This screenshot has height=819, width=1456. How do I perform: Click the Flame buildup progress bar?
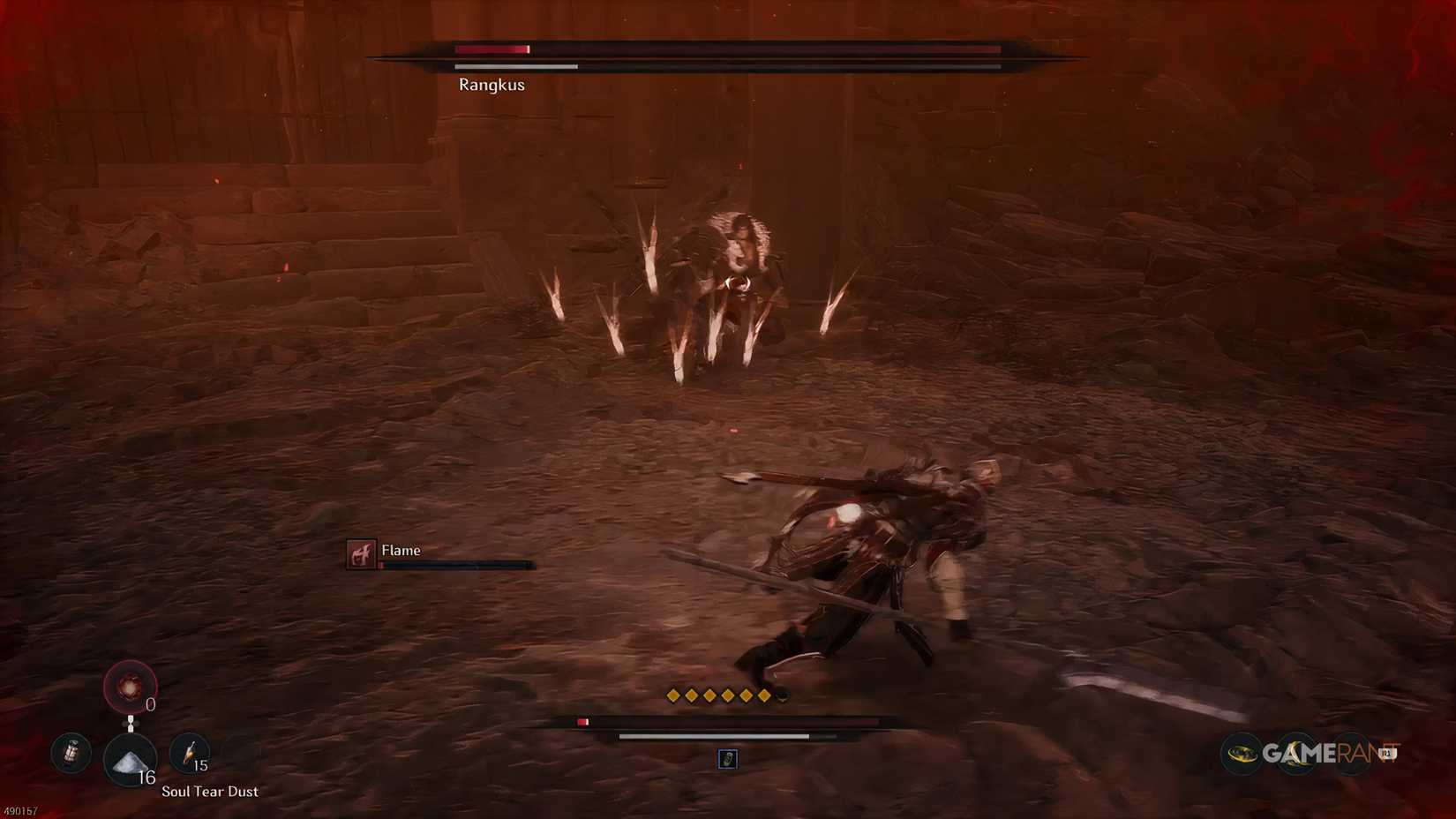[x=452, y=563]
